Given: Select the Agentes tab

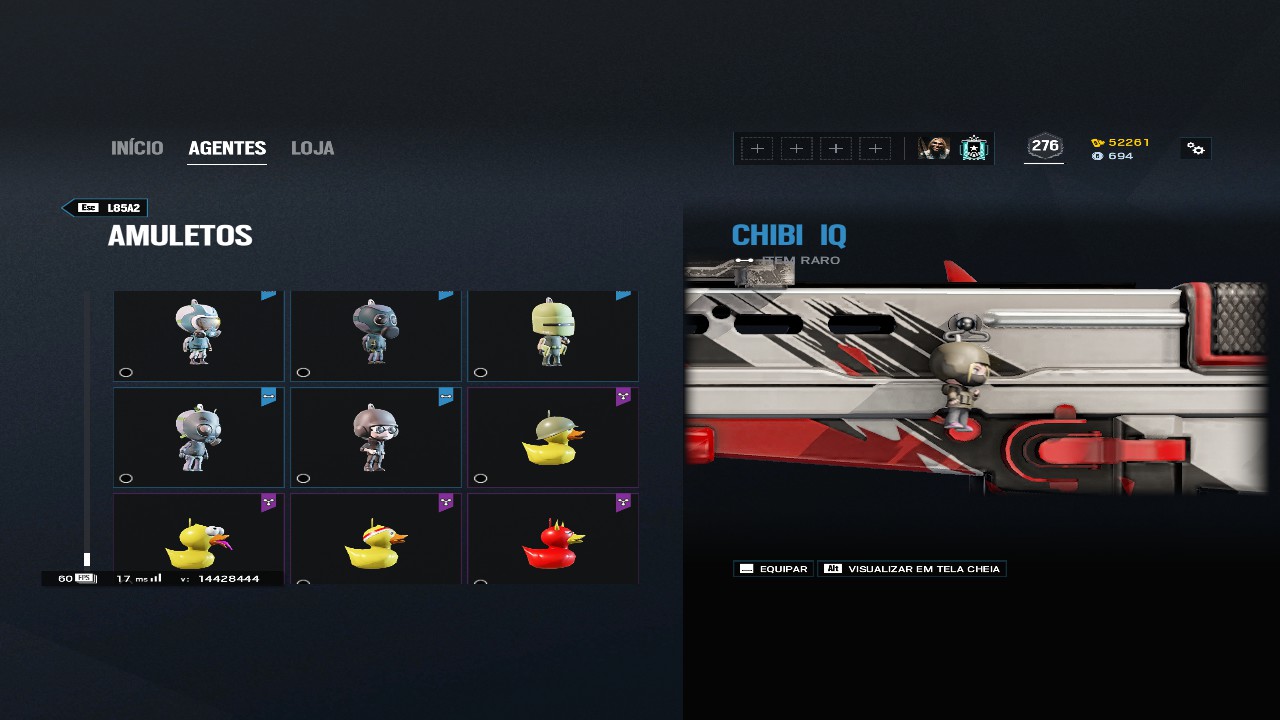Looking at the screenshot, I should pos(227,148).
